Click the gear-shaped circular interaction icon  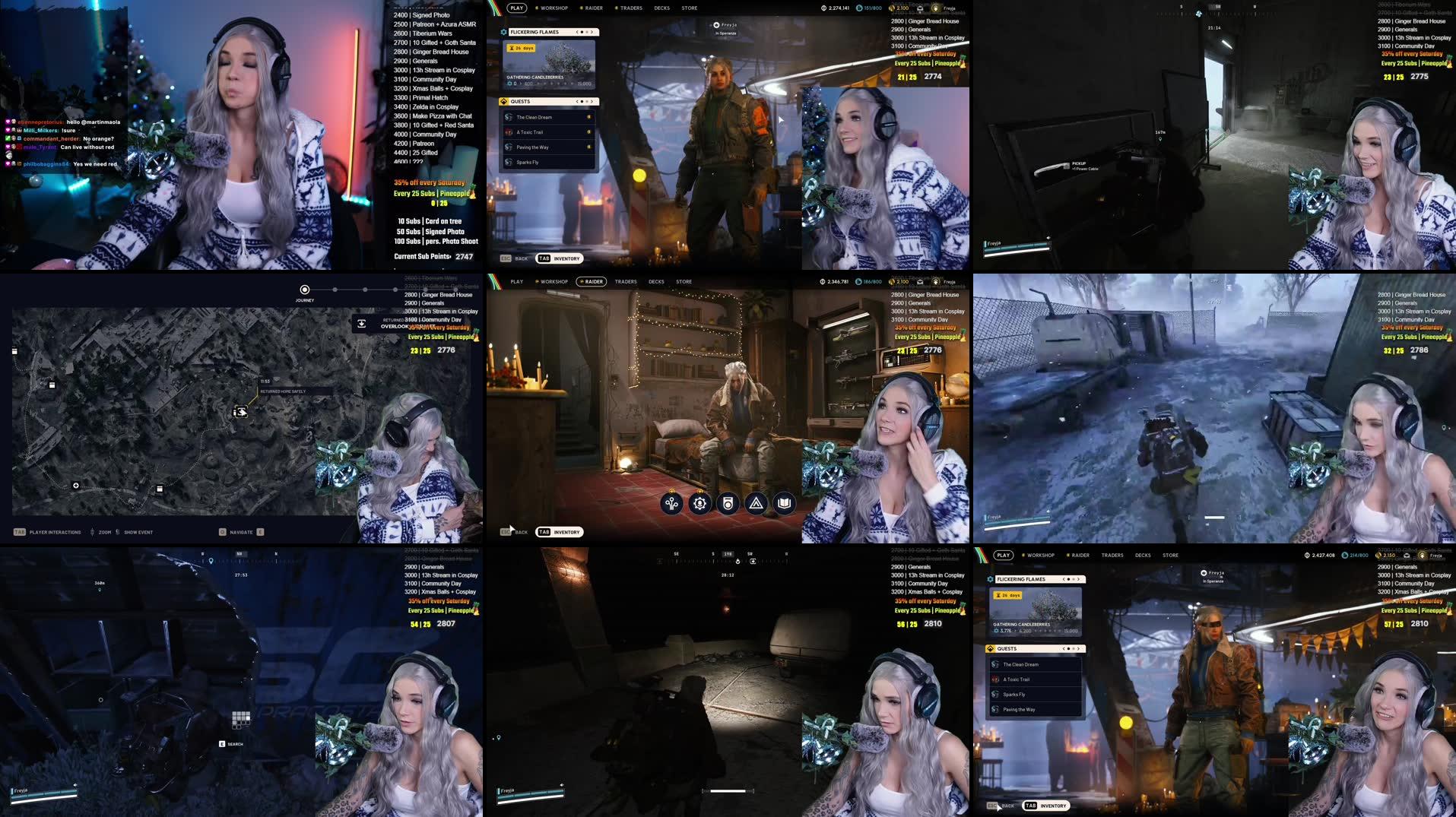tap(699, 502)
